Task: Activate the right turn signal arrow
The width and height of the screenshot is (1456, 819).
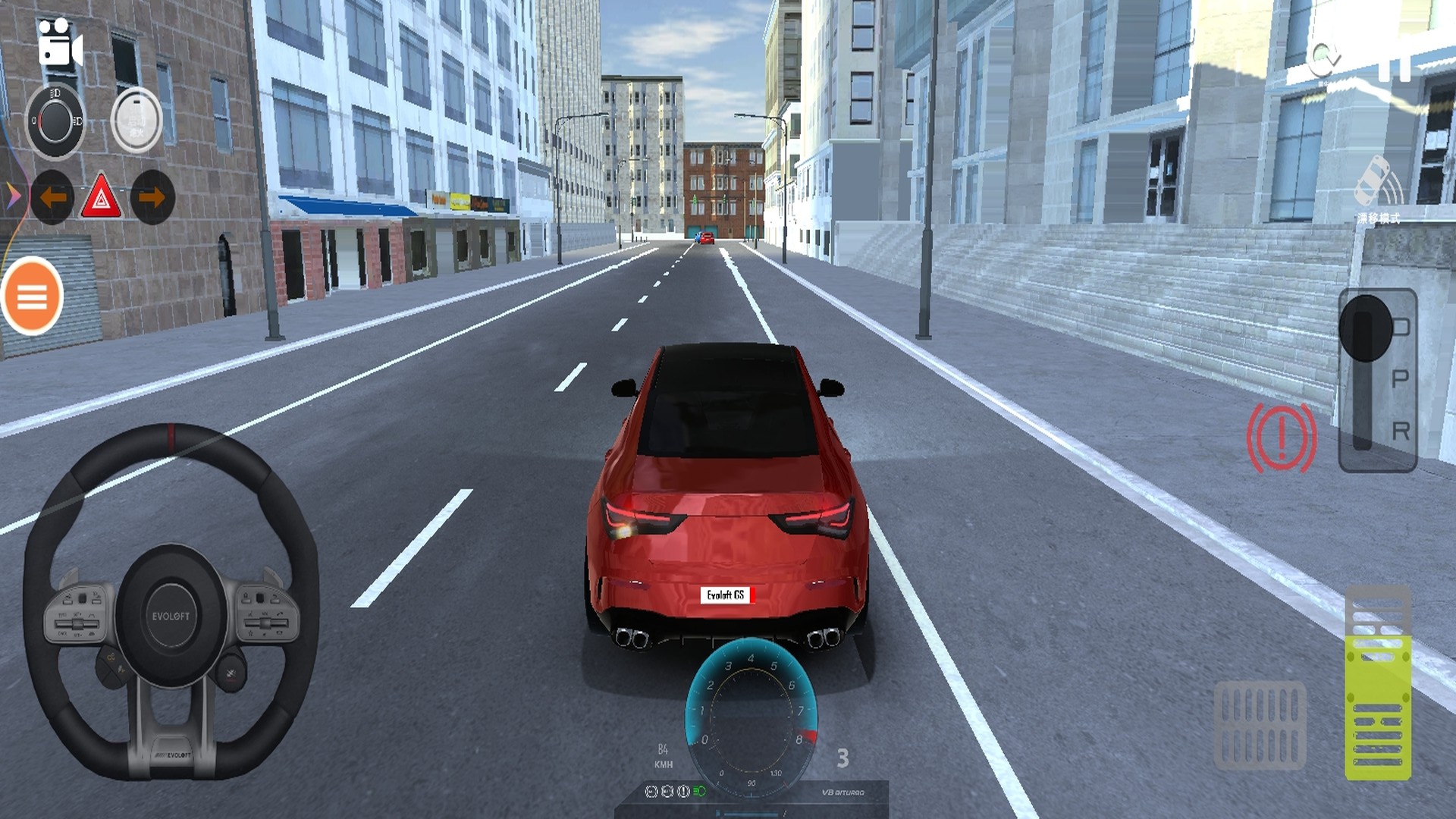Action: (x=152, y=198)
